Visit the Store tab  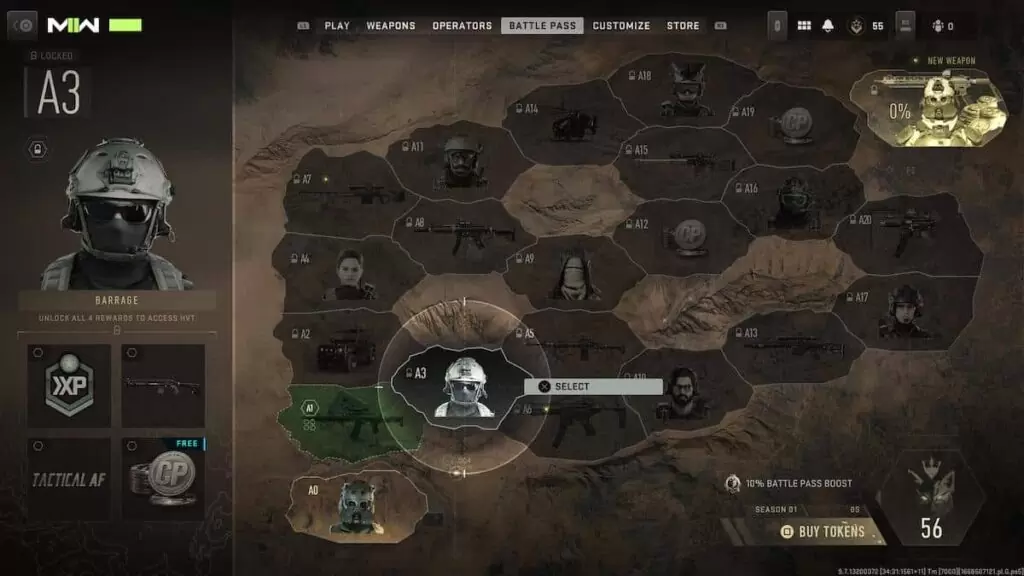point(683,26)
